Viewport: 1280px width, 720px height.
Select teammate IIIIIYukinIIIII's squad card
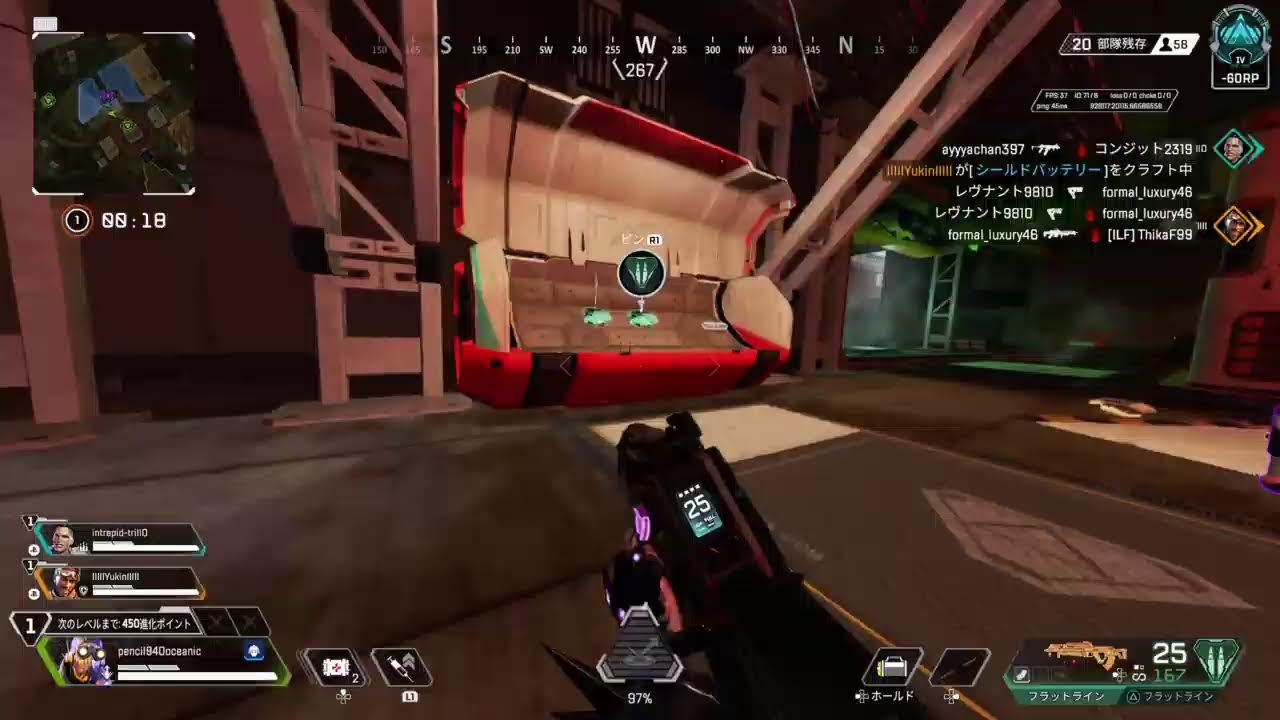tap(118, 583)
